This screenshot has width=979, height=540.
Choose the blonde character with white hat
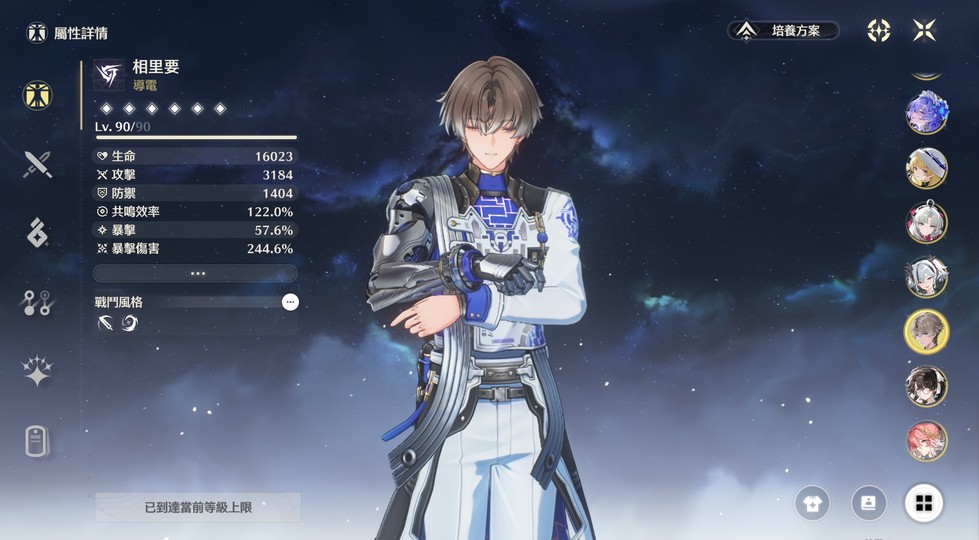[x=926, y=168]
